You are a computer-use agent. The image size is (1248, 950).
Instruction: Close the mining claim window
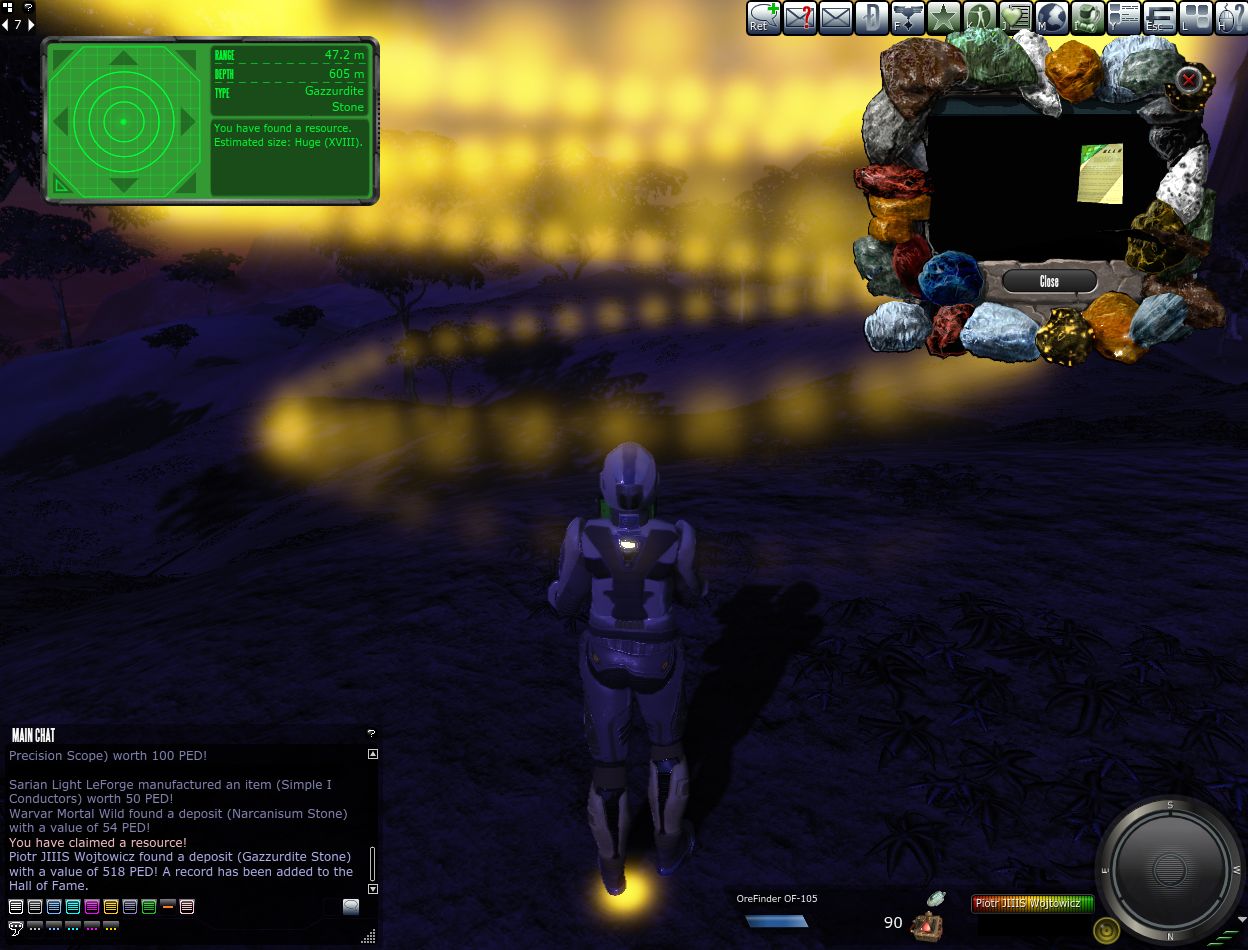[x=1049, y=281]
